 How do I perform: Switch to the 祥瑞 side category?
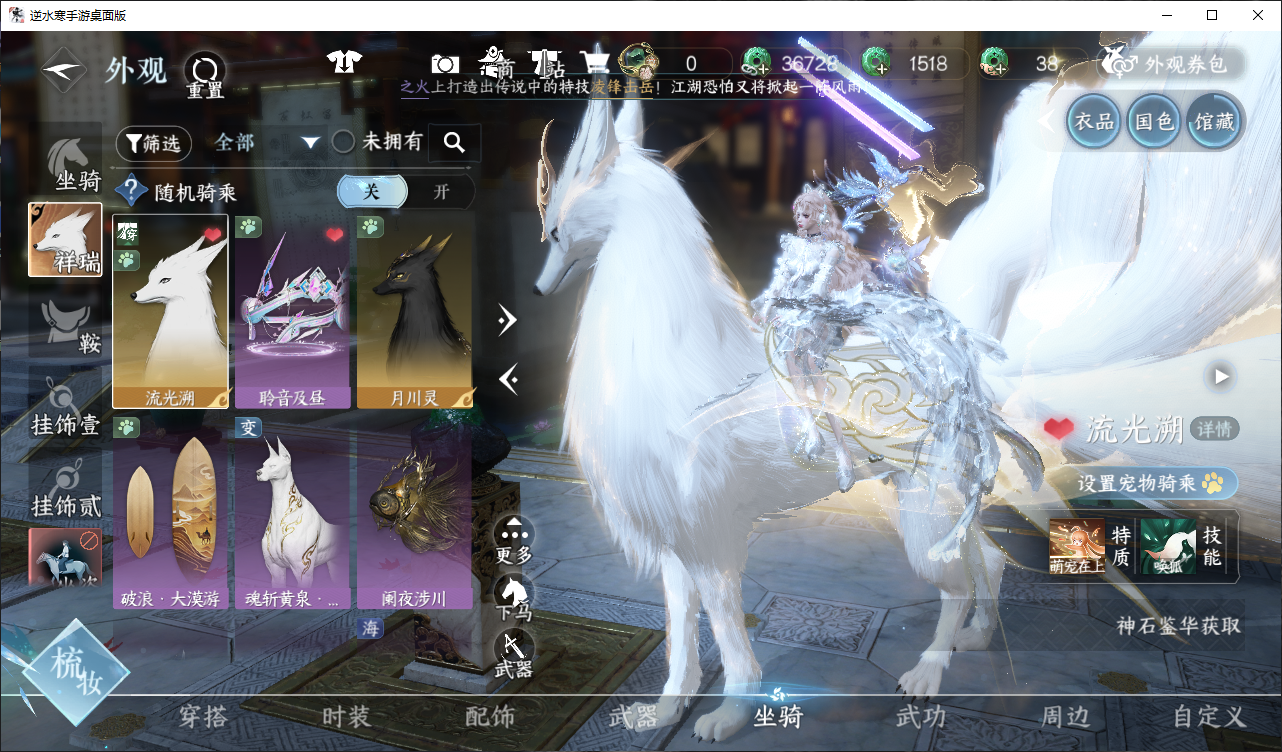(65, 240)
